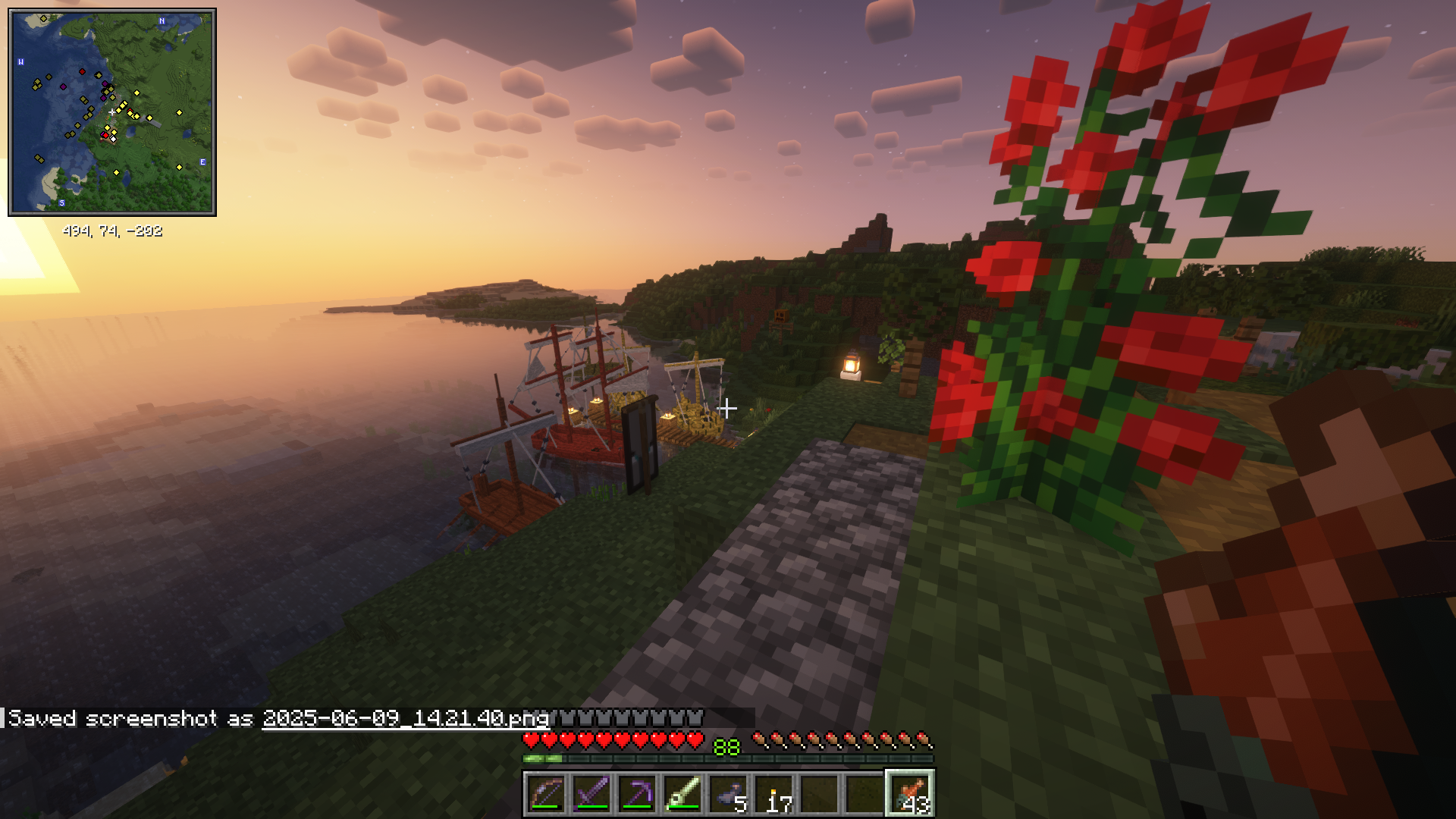The height and width of the screenshot is (819, 1456).
Task: Pick the gray item stack of 5
Action: pos(728,794)
